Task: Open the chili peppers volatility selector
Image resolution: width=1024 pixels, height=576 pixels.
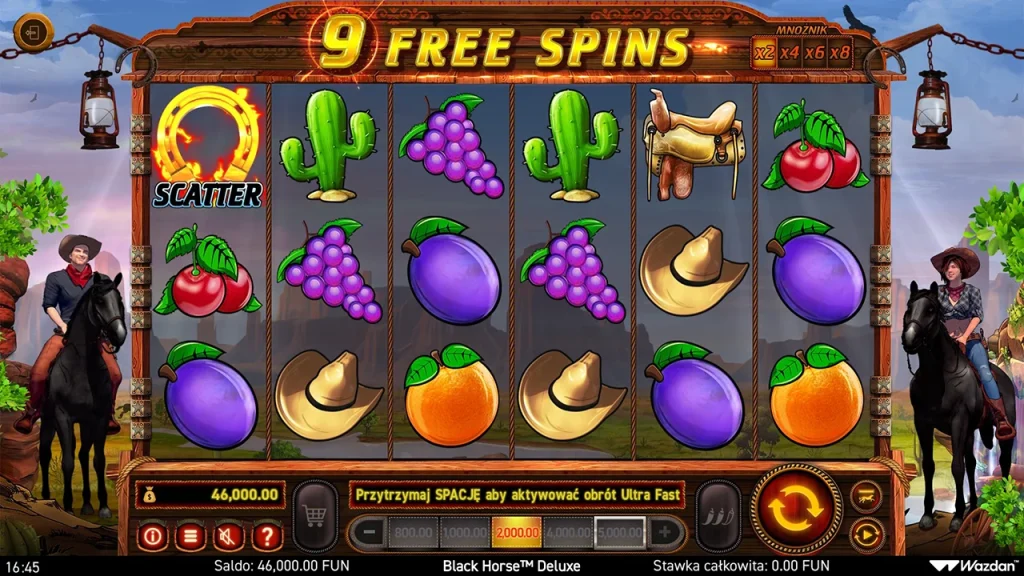Action: pos(717,516)
